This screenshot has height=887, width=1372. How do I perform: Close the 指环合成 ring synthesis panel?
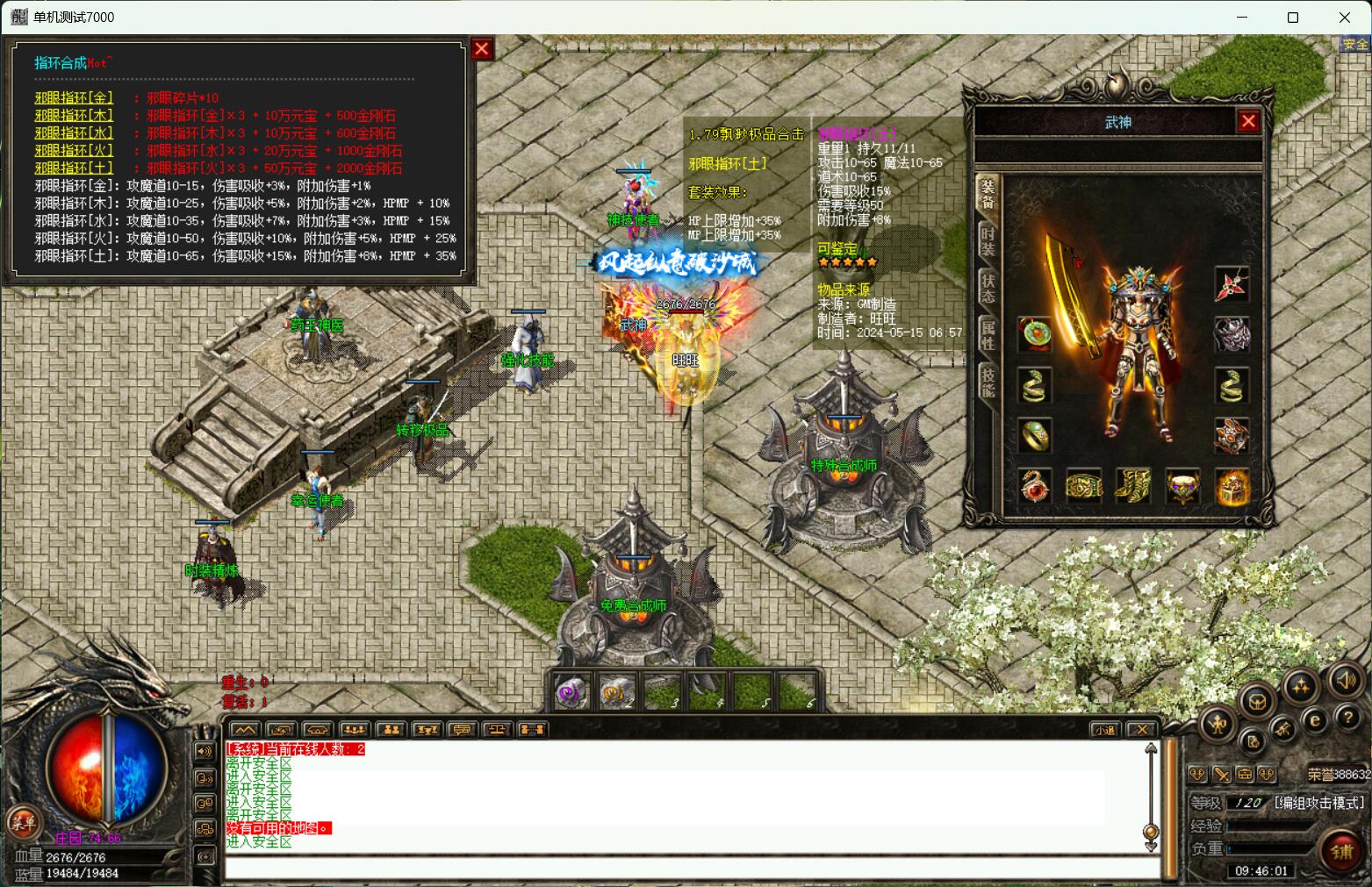pos(481,49)
